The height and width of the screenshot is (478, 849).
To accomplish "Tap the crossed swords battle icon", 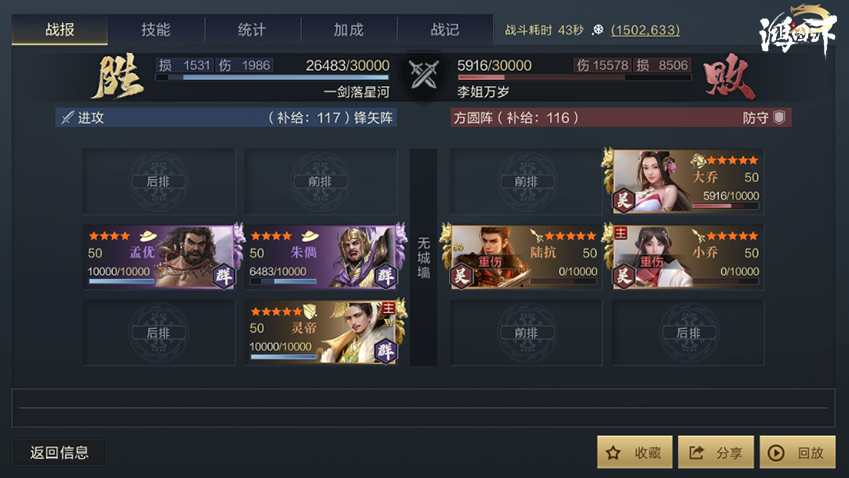I will tap(424, 74).
